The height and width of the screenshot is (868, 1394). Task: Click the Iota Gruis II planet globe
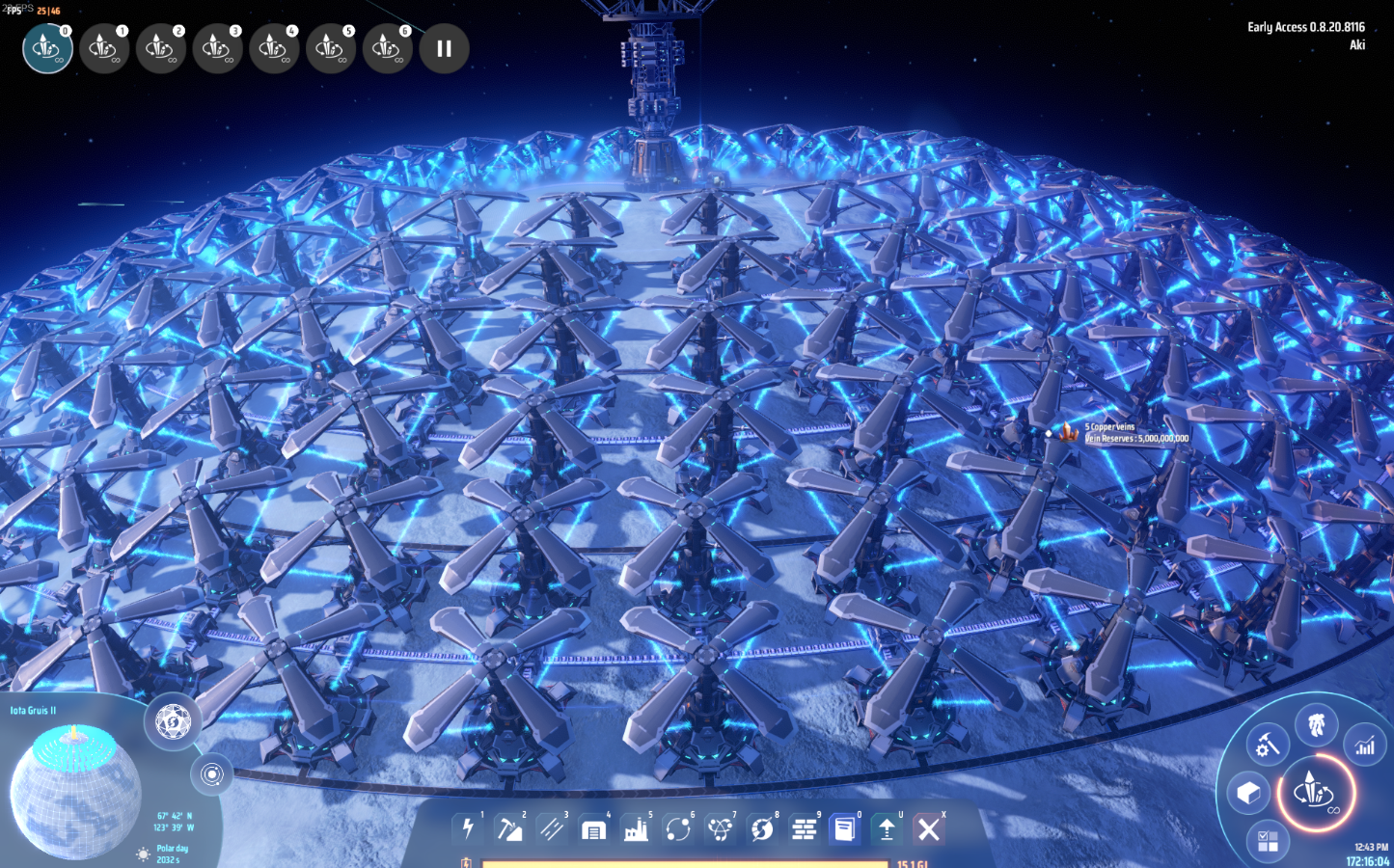75,791
